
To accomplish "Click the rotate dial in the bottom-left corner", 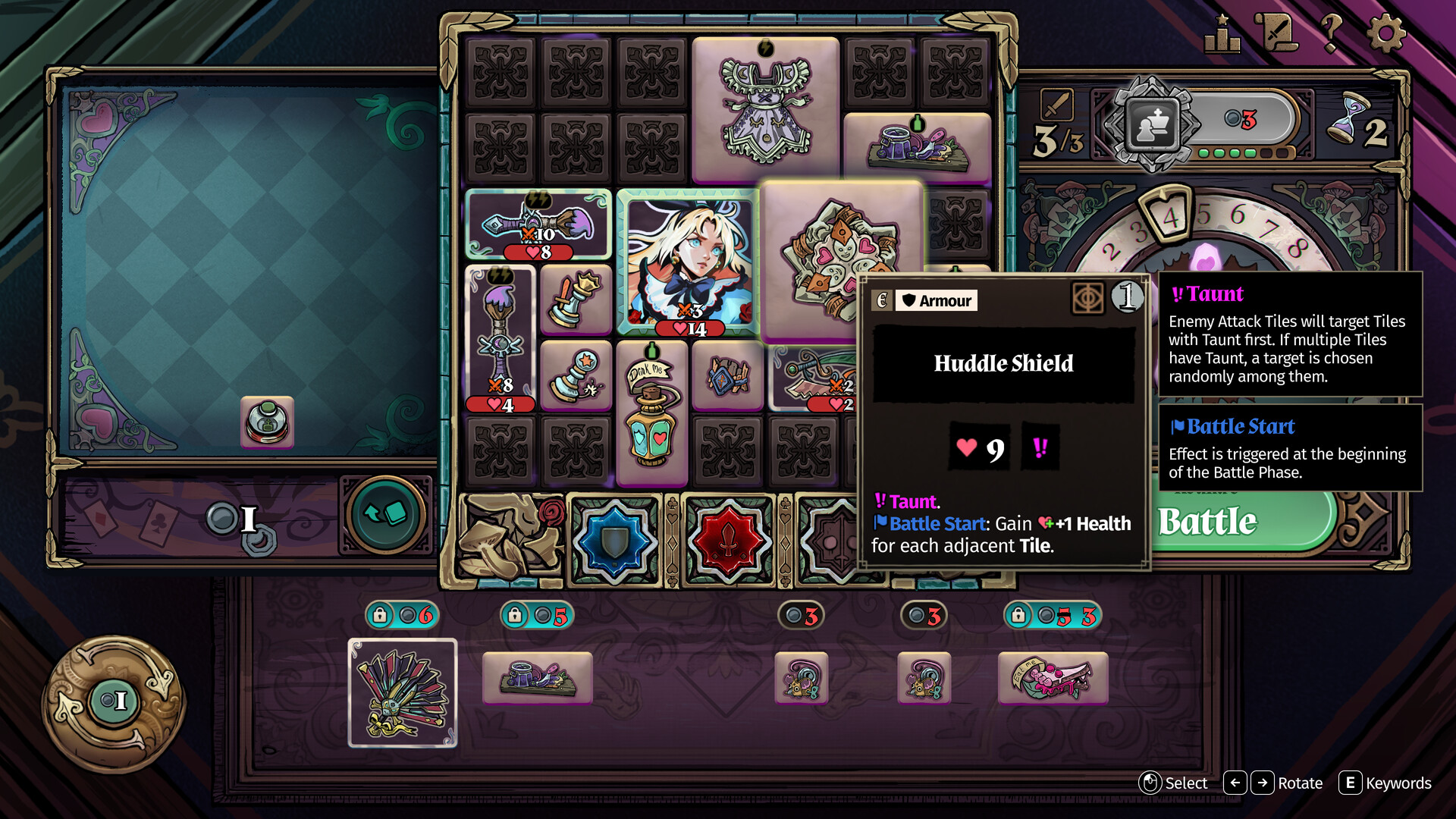I will pos(115,701).
